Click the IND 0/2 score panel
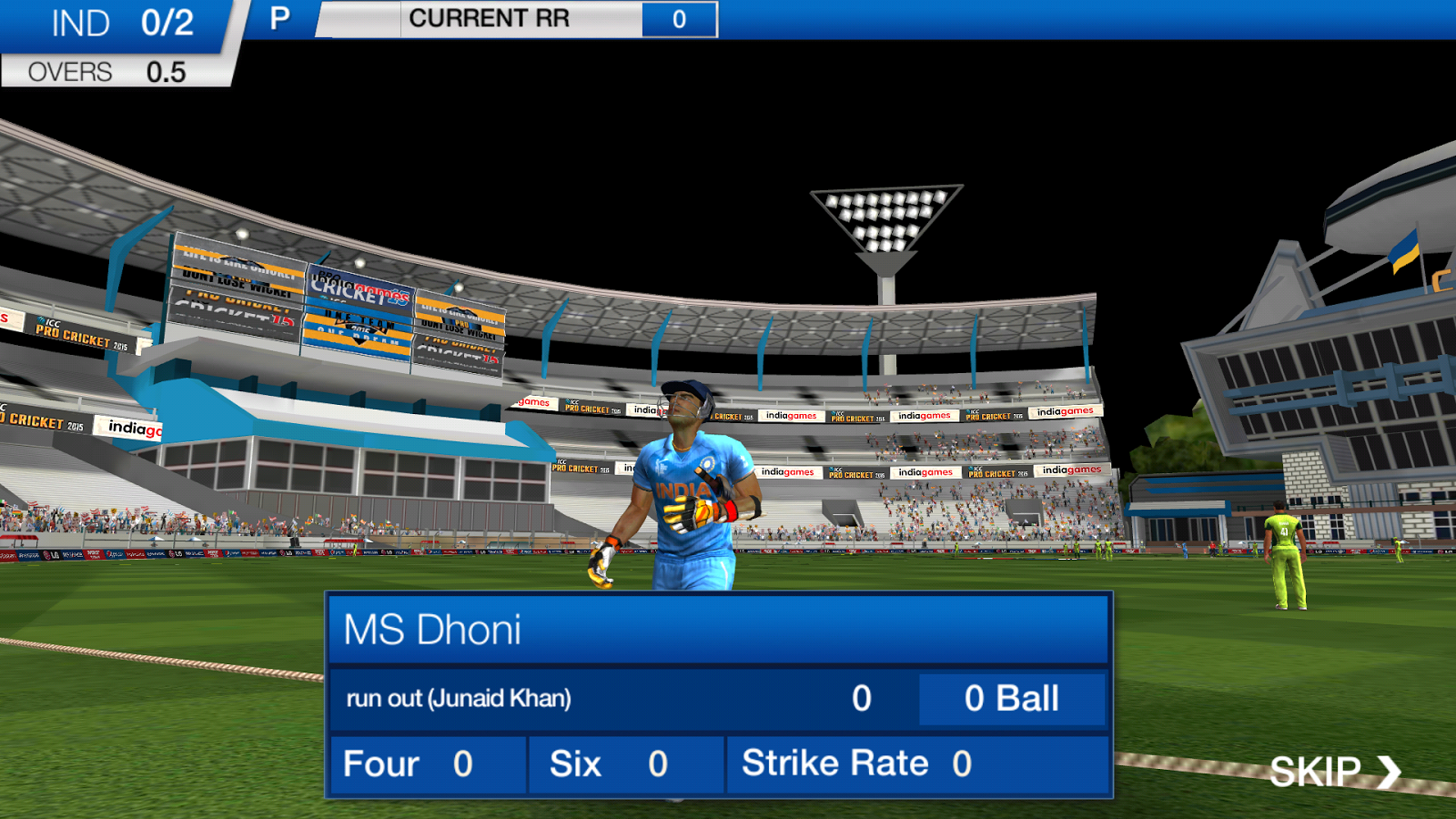1456x819 pixels. click(x=114, y=23)
